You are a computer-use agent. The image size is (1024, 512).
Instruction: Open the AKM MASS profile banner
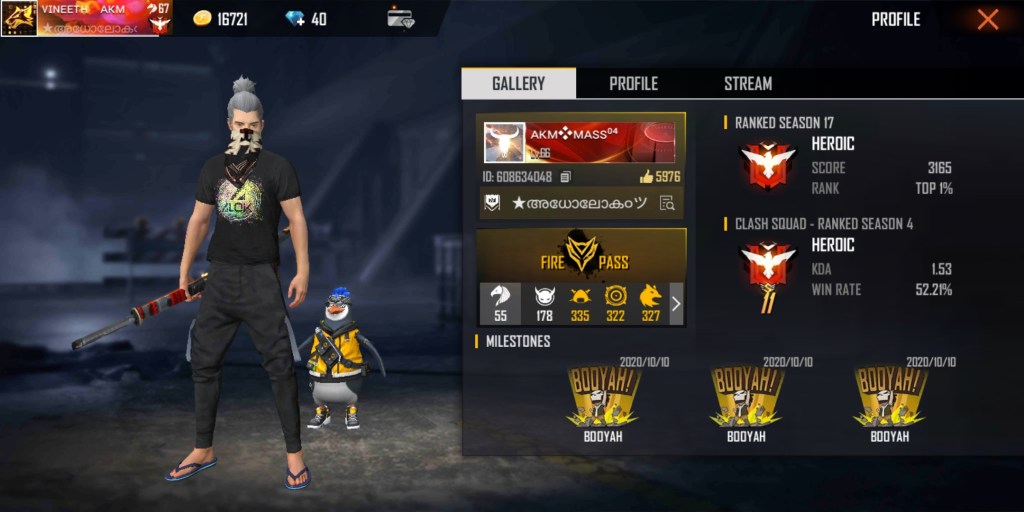tap(580, 142)
